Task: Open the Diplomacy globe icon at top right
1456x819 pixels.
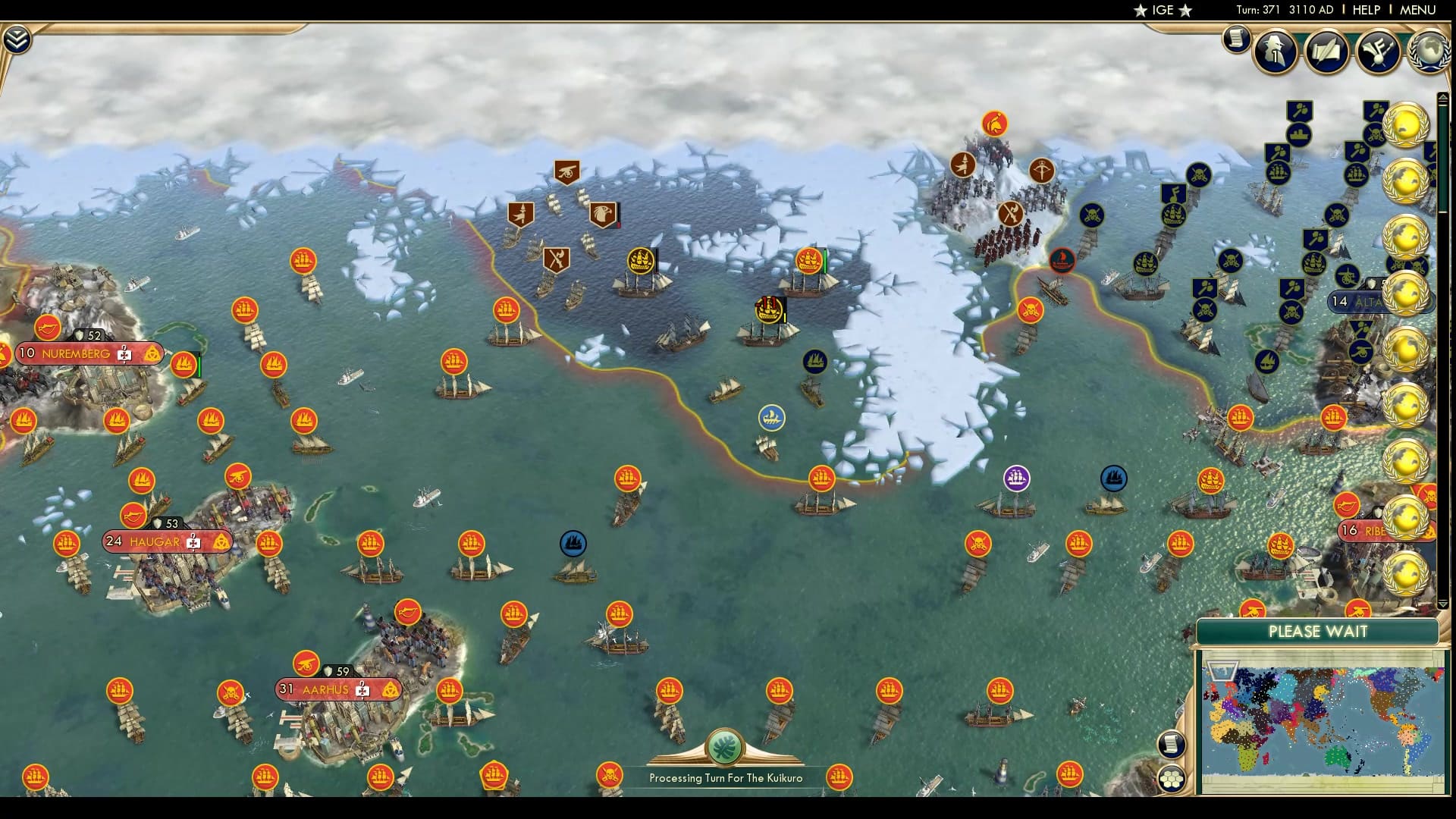Action: [1431, 53]
